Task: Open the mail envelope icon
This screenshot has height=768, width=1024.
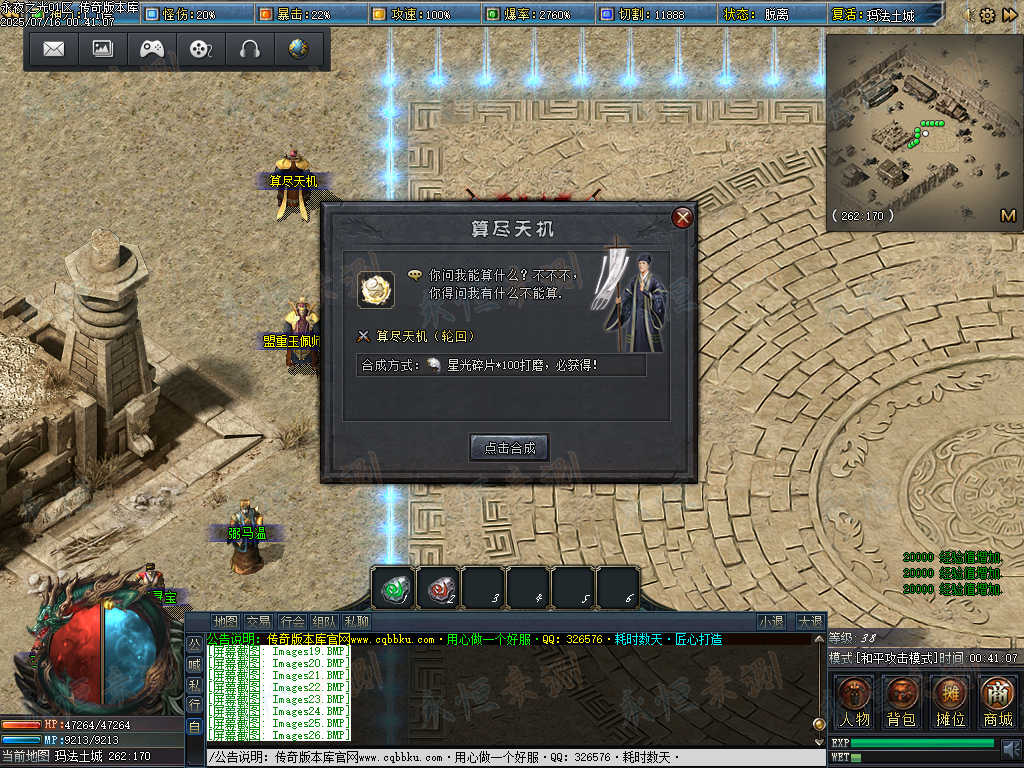Action: [x=54, y=49]
